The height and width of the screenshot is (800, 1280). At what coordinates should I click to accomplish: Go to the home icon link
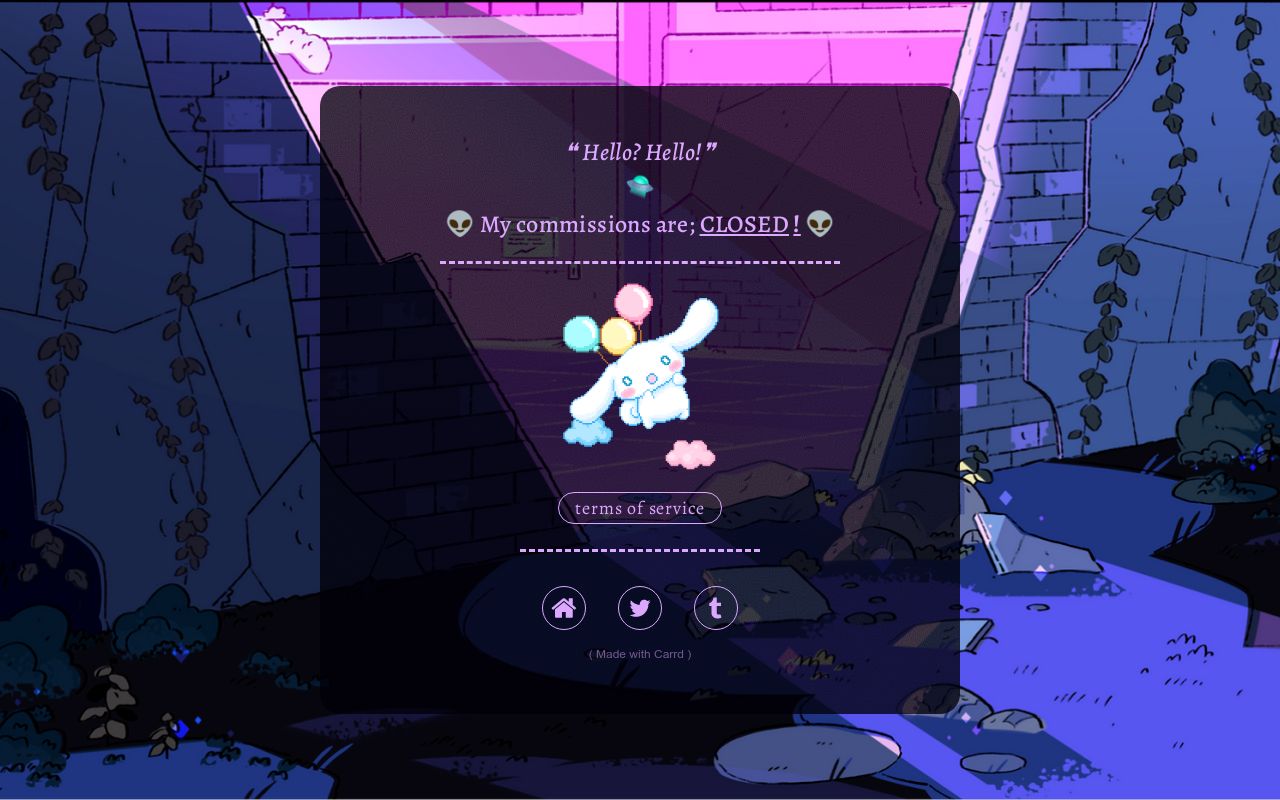point(564,608)
